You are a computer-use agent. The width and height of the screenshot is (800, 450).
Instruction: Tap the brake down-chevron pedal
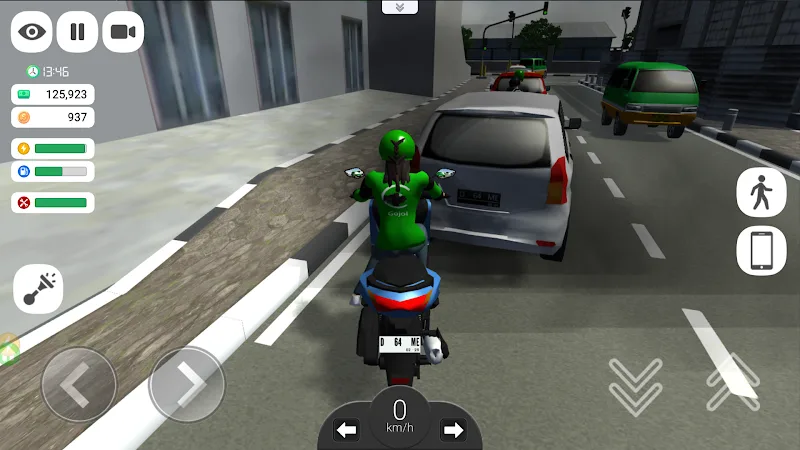[x=635, y=386]
